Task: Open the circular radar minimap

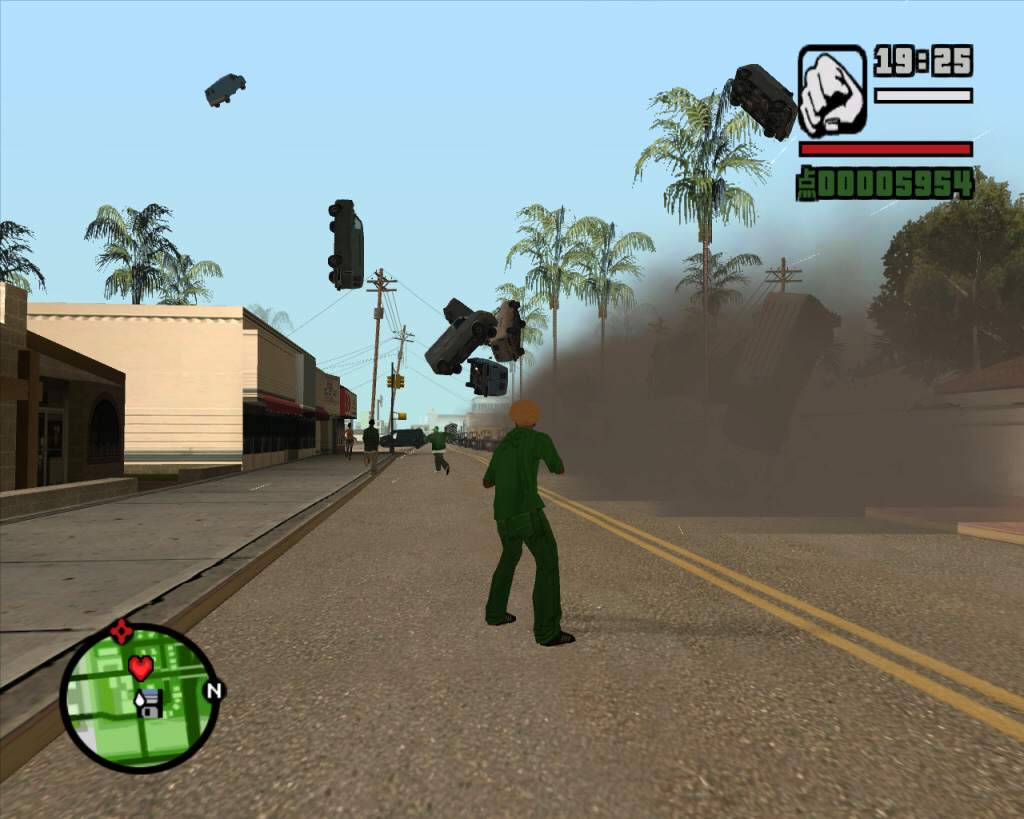Action: pyautogui.click(x=140, y=697)
